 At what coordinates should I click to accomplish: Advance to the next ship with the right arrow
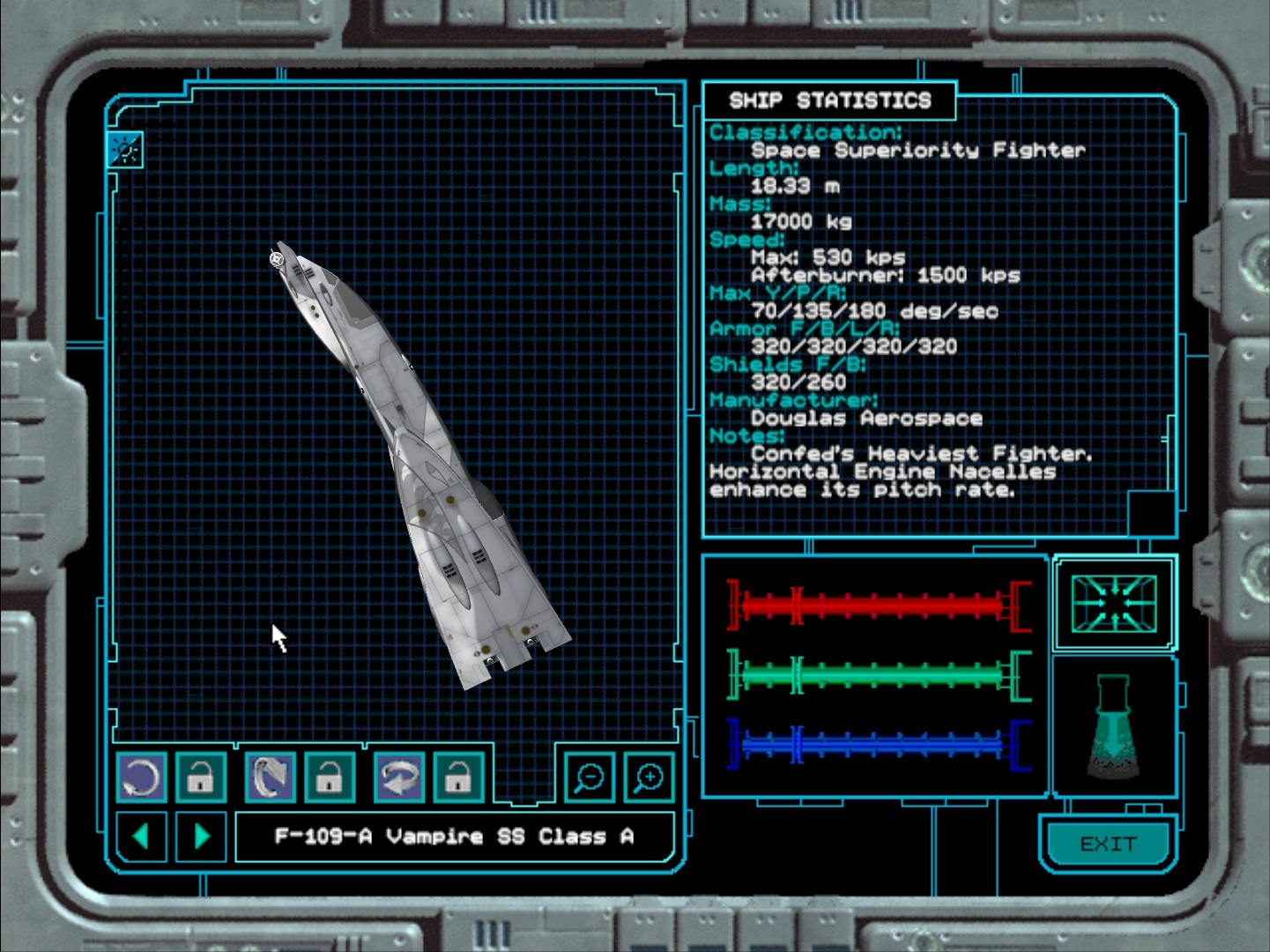pos(202,836)
